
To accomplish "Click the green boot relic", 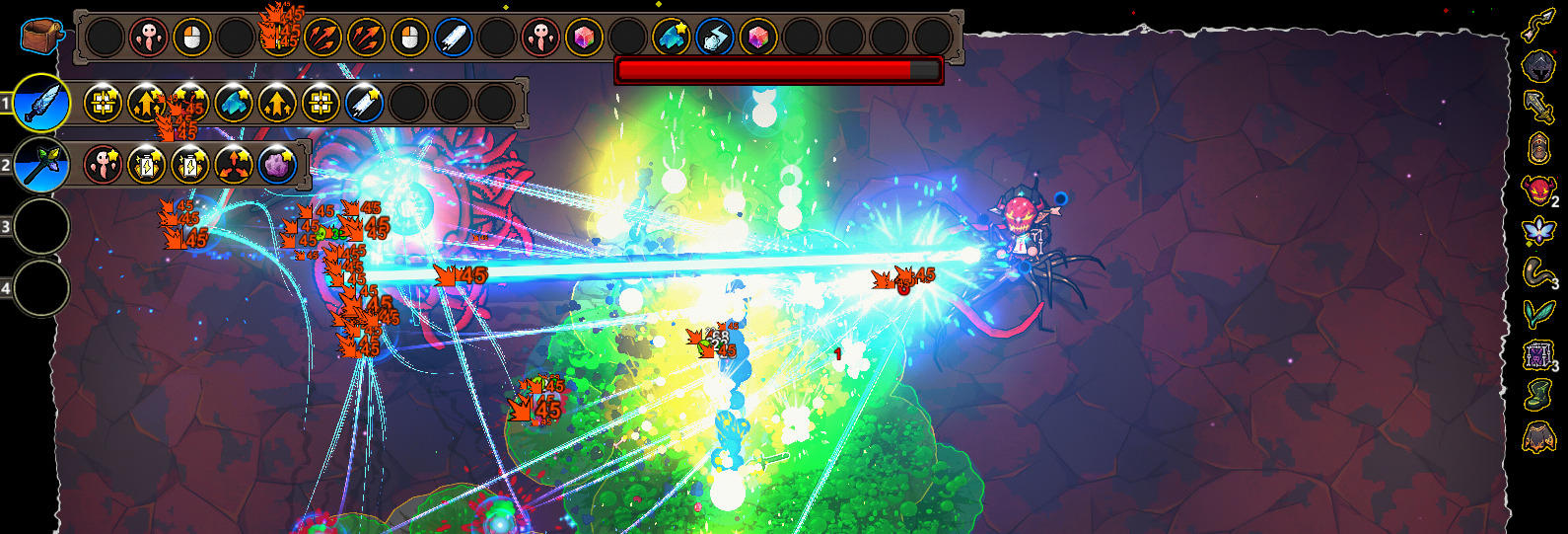I will point(1538,395).
